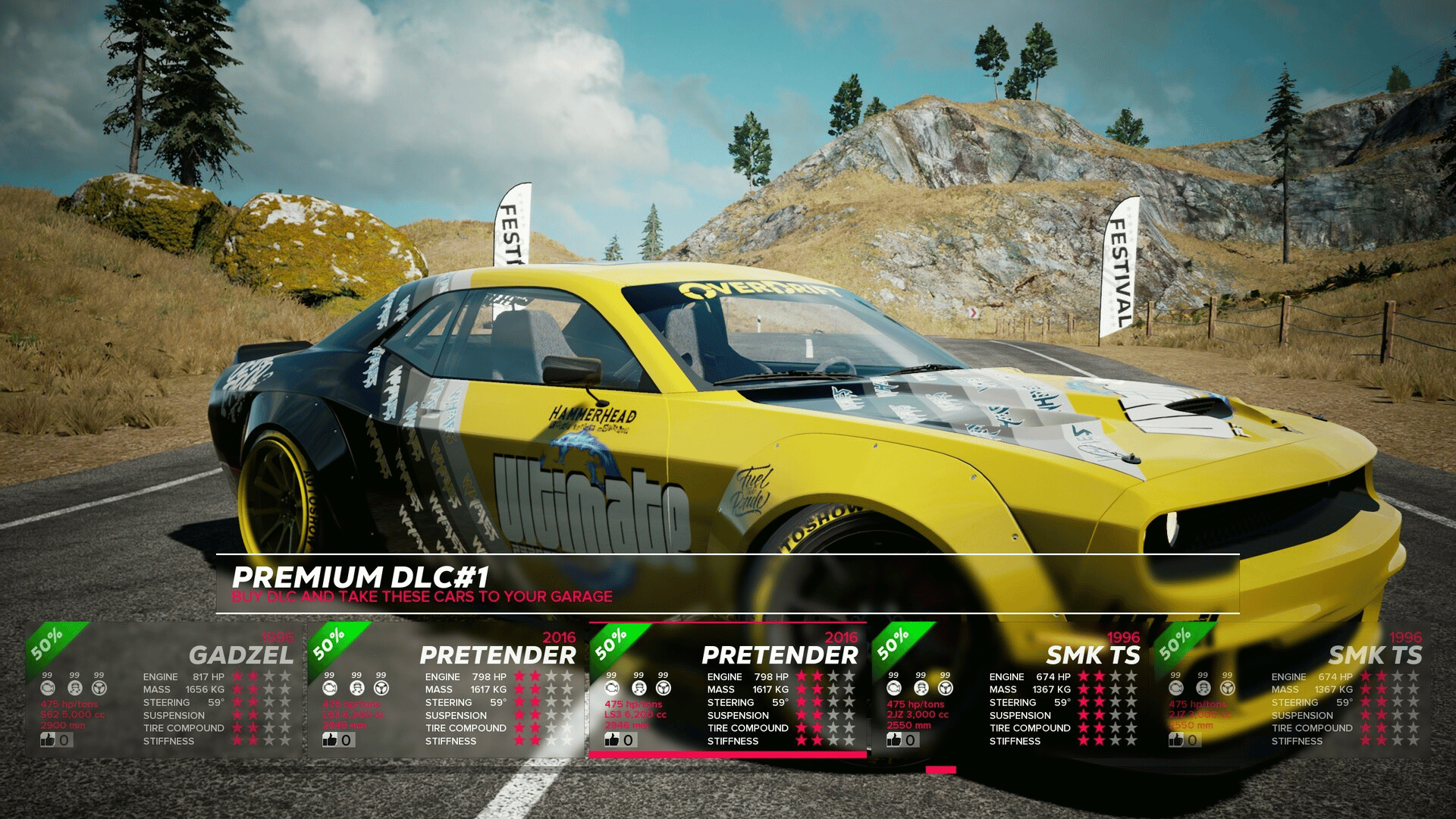Choose the highlighted Pretender card with red underline
The height and width of the screenshot is (819, 1456).
click(728, 690)
